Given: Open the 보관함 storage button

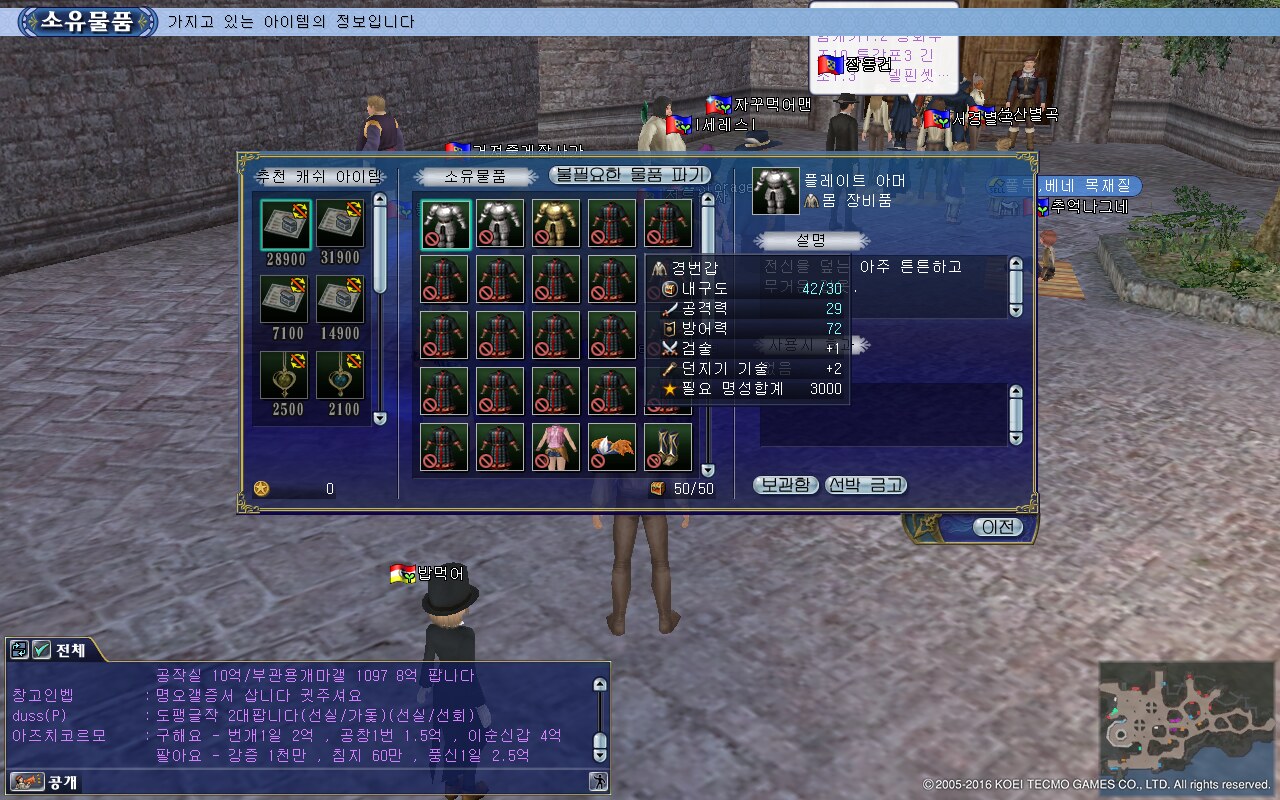Looking at the screenshot, I should 785,485.
